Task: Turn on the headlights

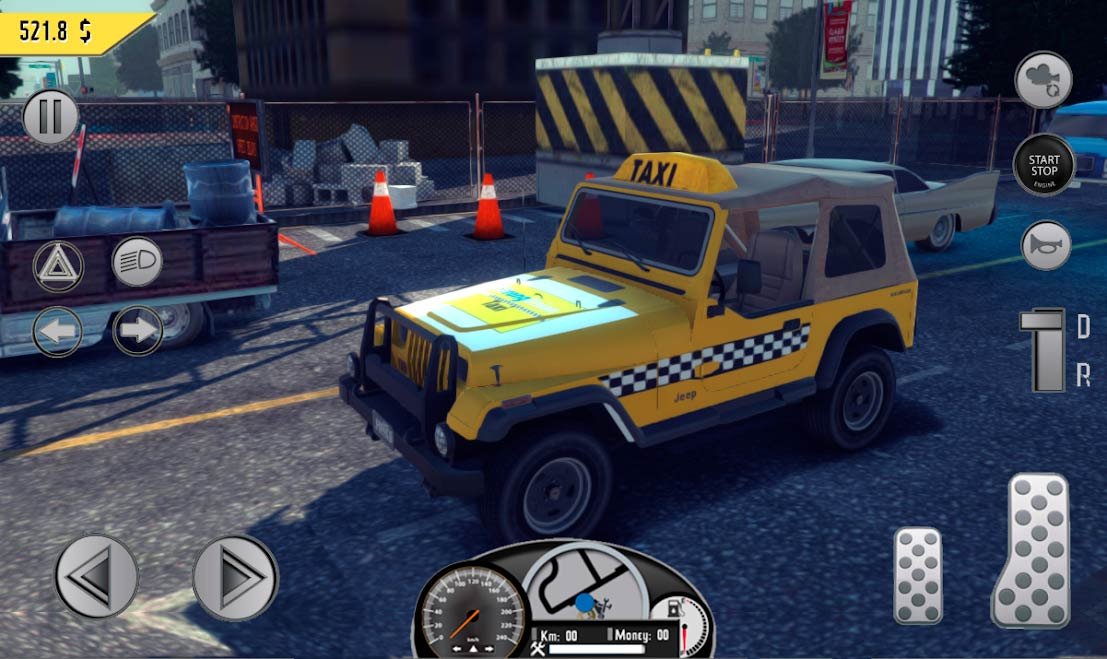Action: 137,262
